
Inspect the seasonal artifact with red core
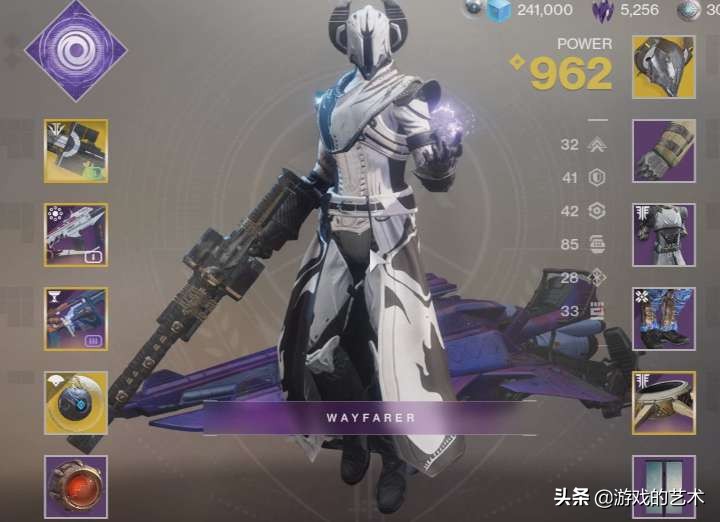(76, 486)
